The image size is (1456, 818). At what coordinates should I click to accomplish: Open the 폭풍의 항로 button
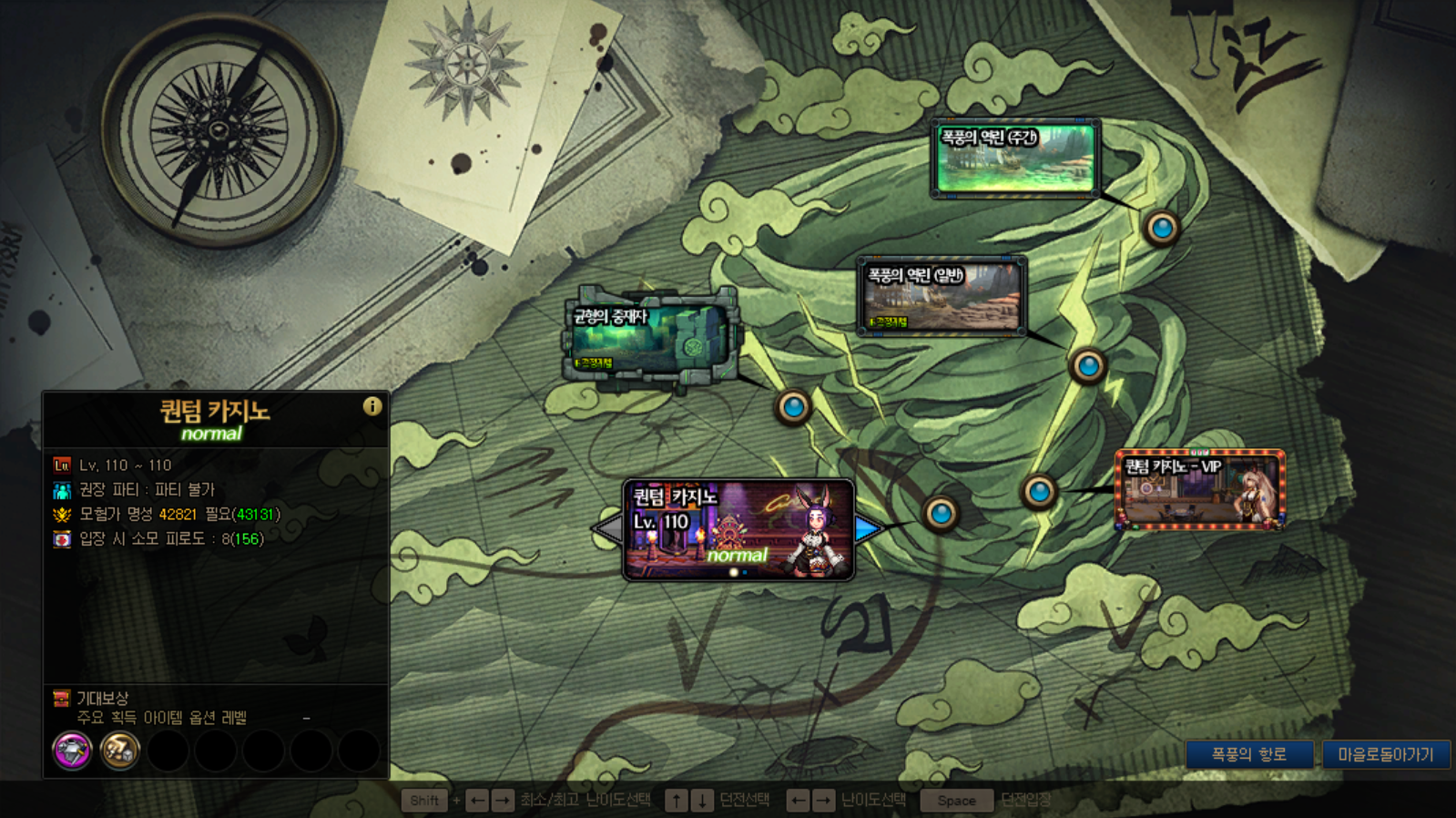point(1248,754)
